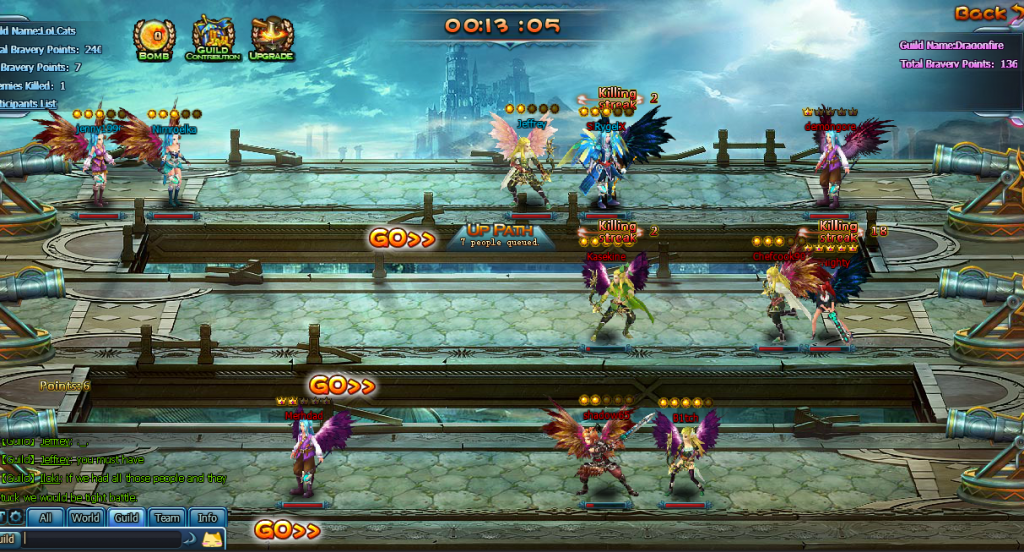Click the GO button next to the chat emoji

287,531
